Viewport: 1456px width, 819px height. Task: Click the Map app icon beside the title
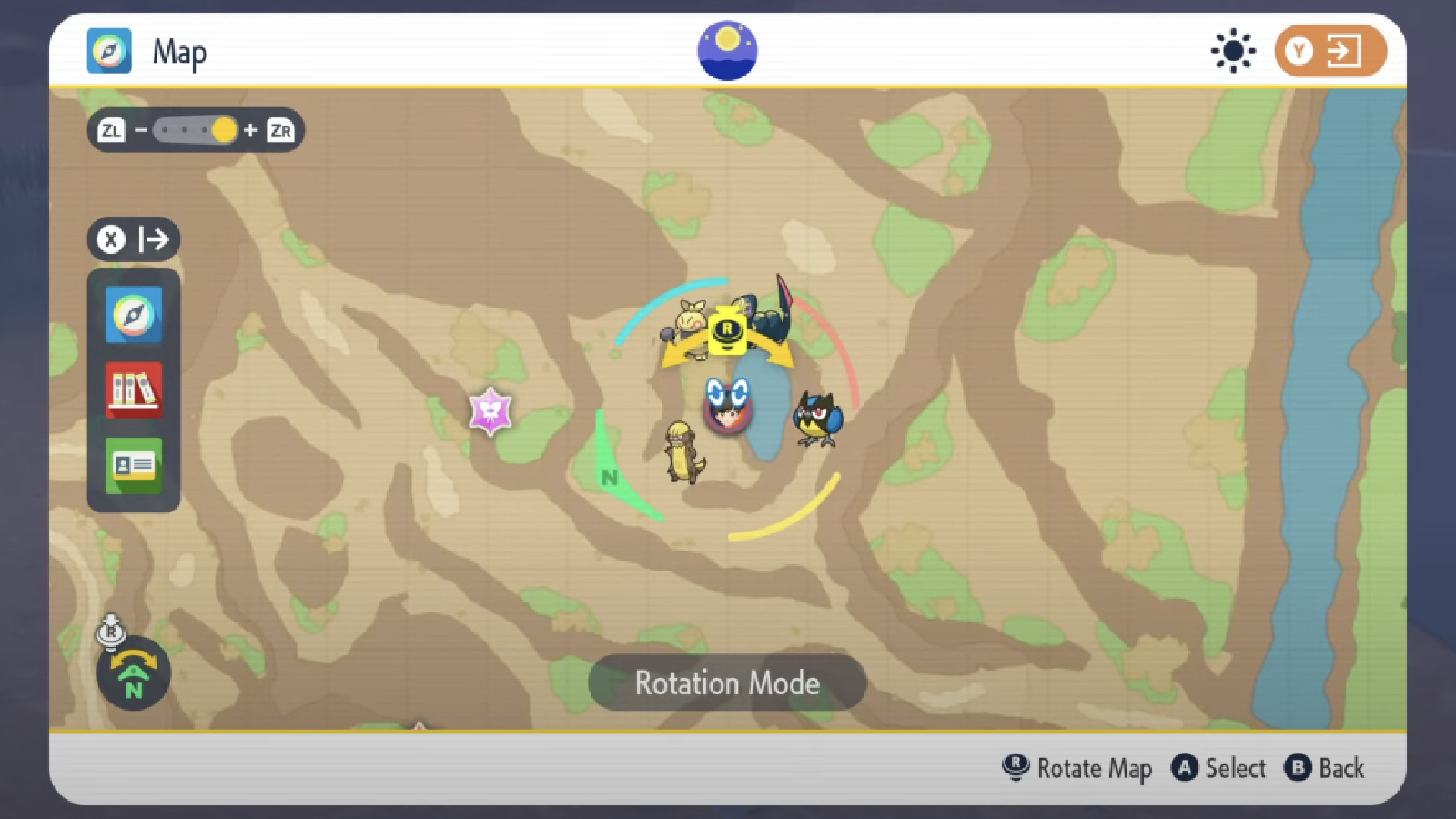[107, 52]
